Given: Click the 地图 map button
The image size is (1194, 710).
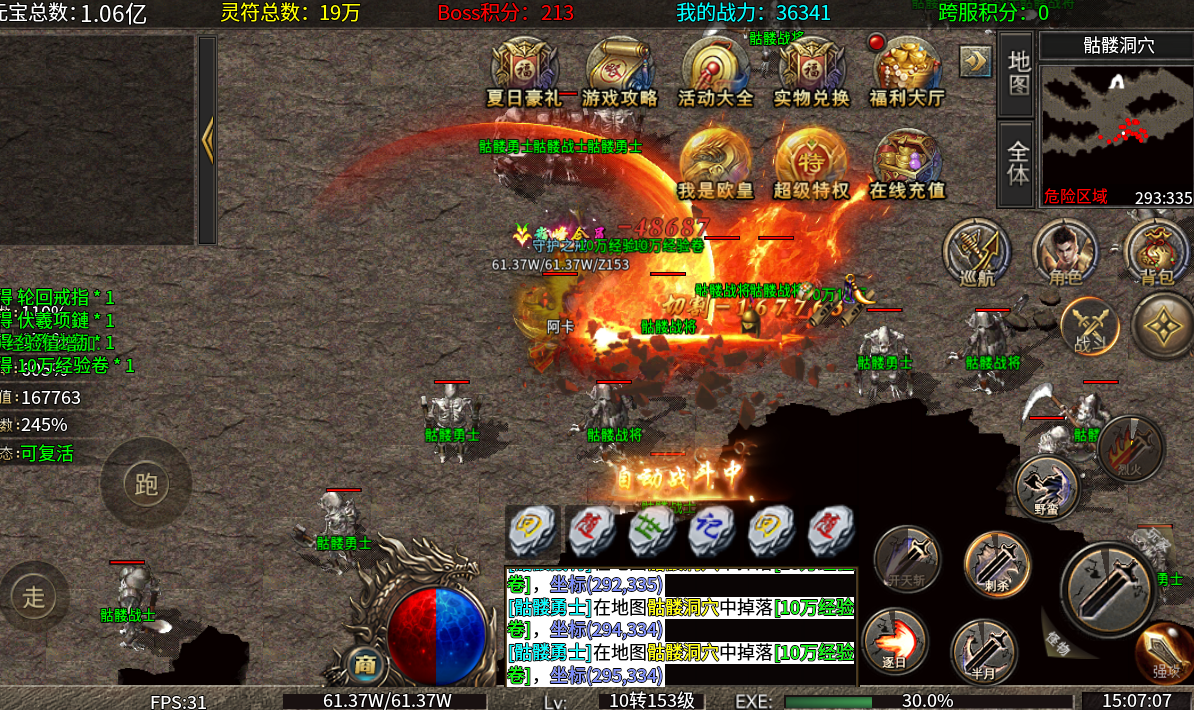Looking at the screenshot, I should 1018,73.
